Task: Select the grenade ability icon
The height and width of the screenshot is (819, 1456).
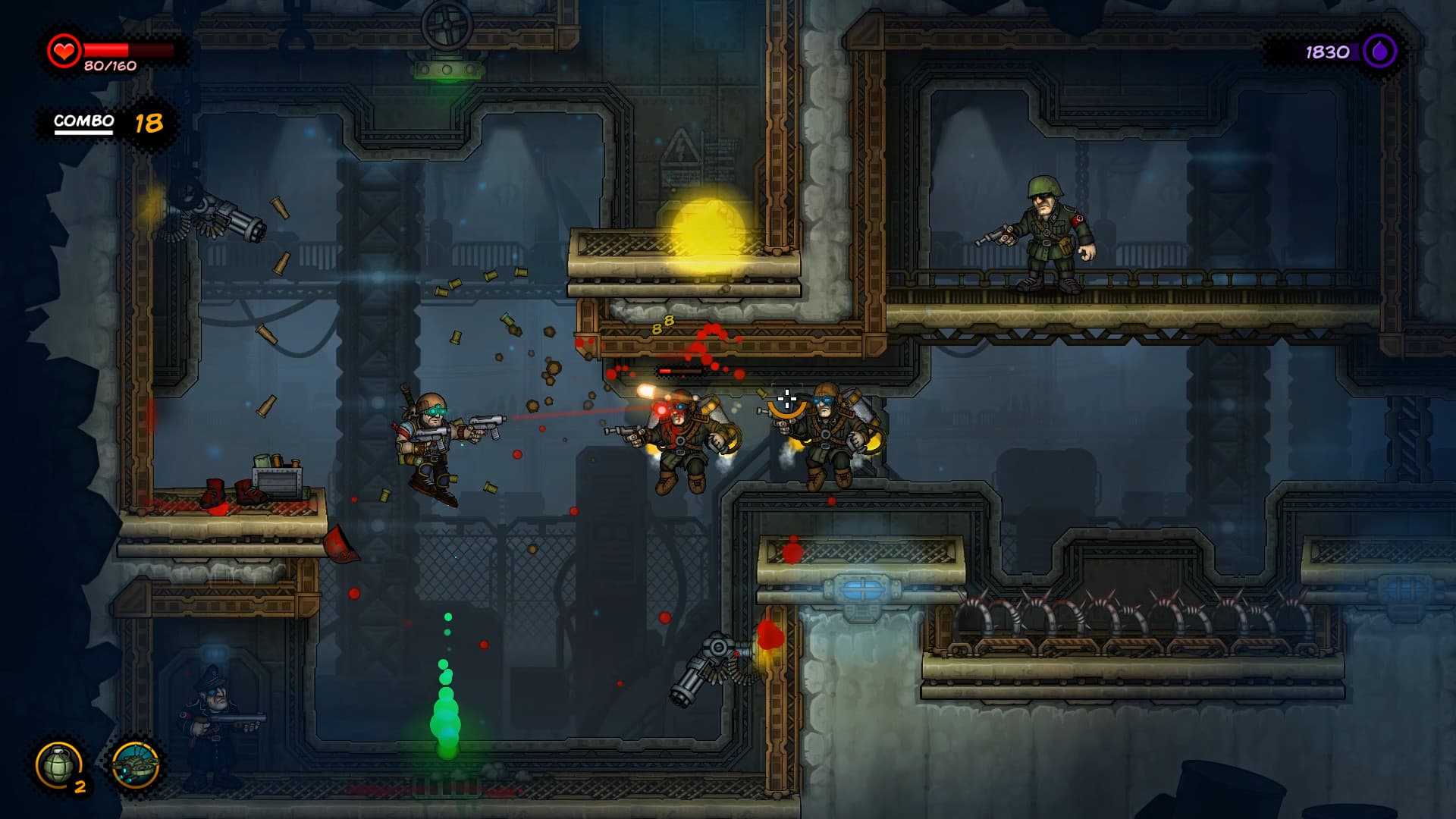Action: pyautogui.click(x=59, y=765)
